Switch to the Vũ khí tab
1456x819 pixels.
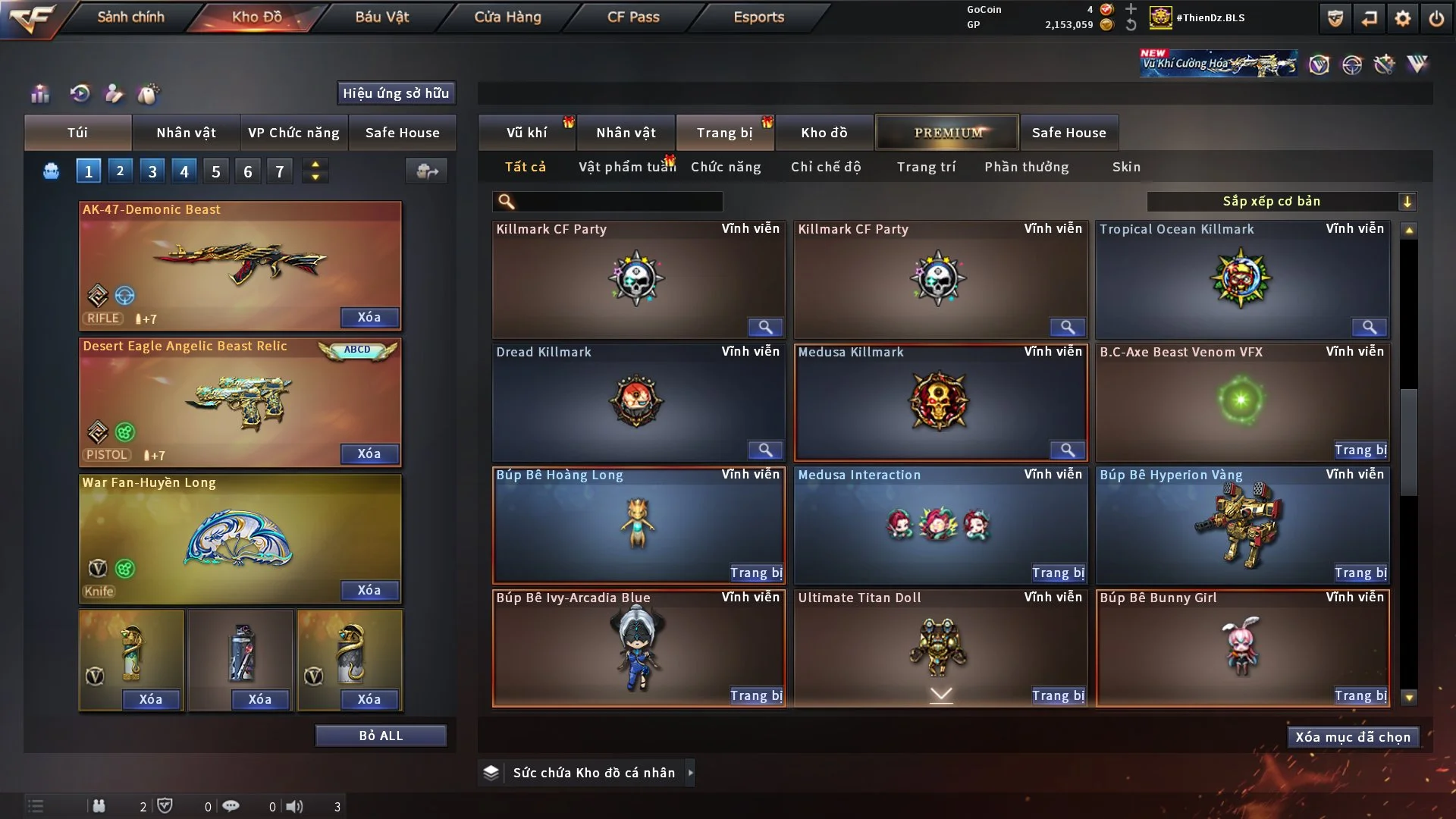click(x=526, y=133)
